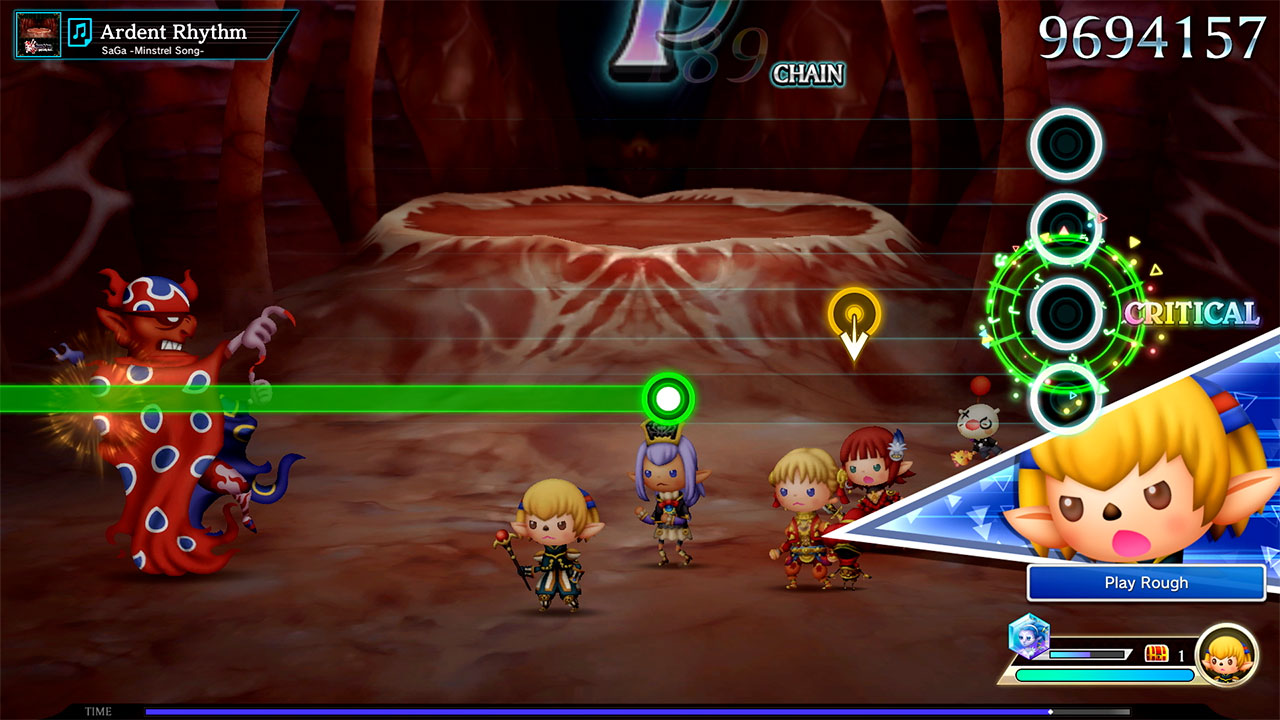The width and height of the screenshot is (1280, 720).
Task: Select the Play Rough ability banner
Action: pos(1146,583)
